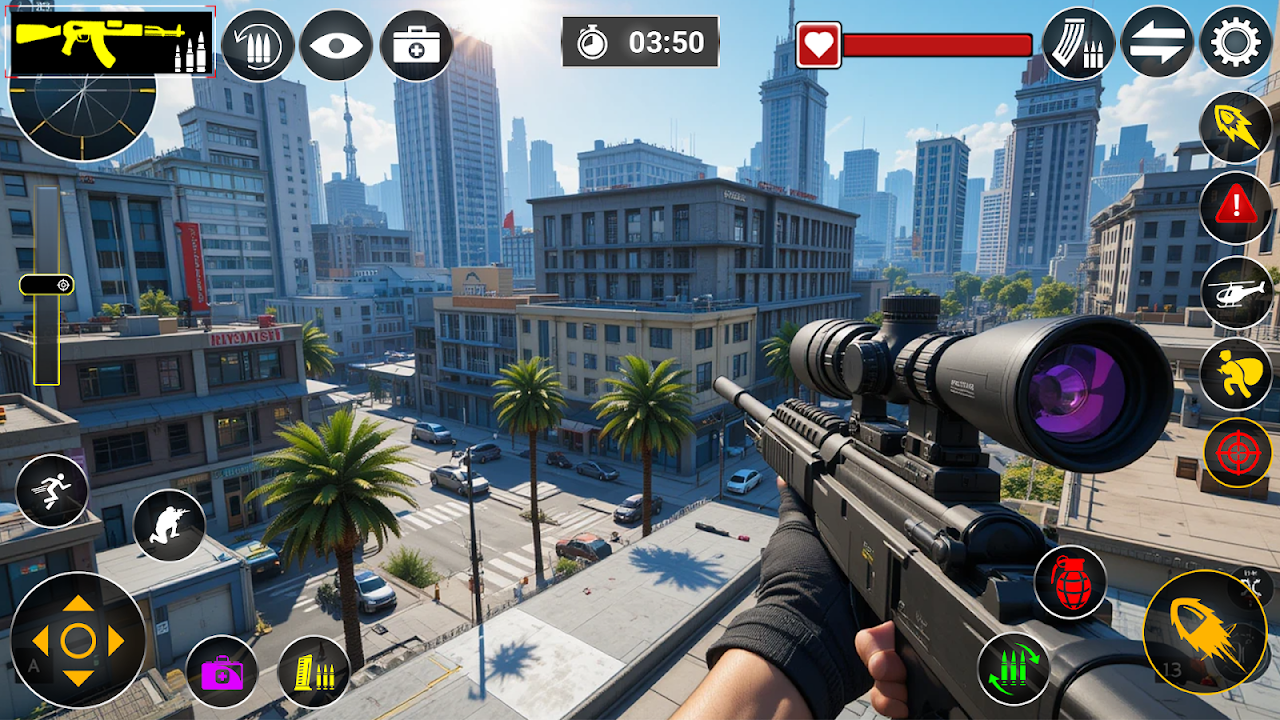This screenshot has width=1280, height=720.
Task: Open the magenta camera button
Action: (222, 672)
